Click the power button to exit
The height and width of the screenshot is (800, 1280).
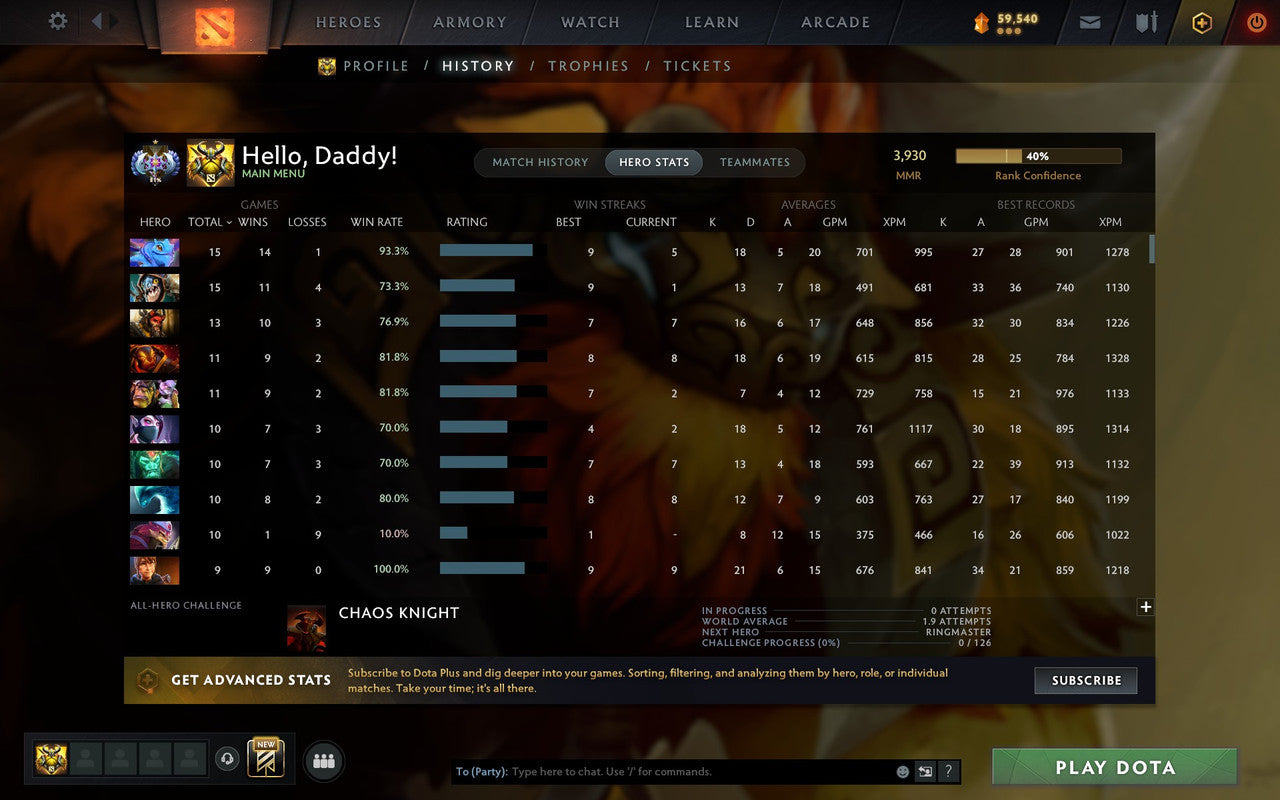click(x=1256, y=22)
